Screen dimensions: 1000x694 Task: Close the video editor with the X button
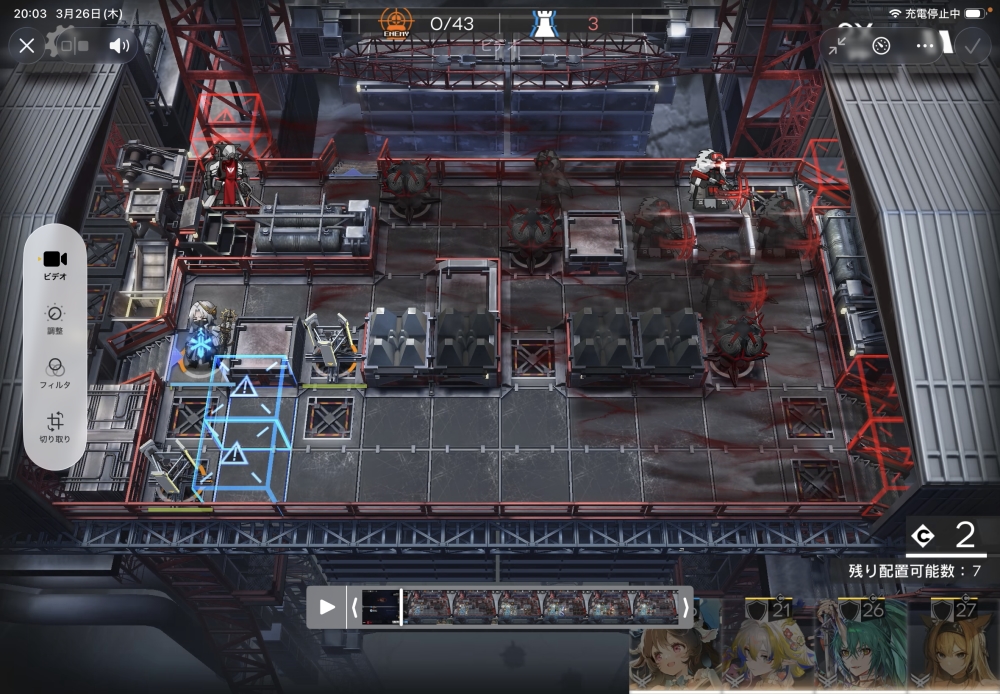[27, 45]
